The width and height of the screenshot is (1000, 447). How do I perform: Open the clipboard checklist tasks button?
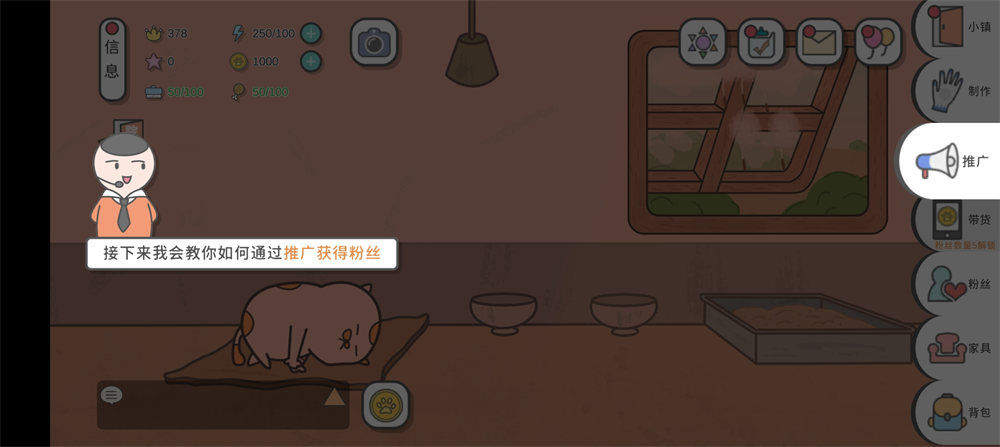pyautogui.click(x=761, y=42)
